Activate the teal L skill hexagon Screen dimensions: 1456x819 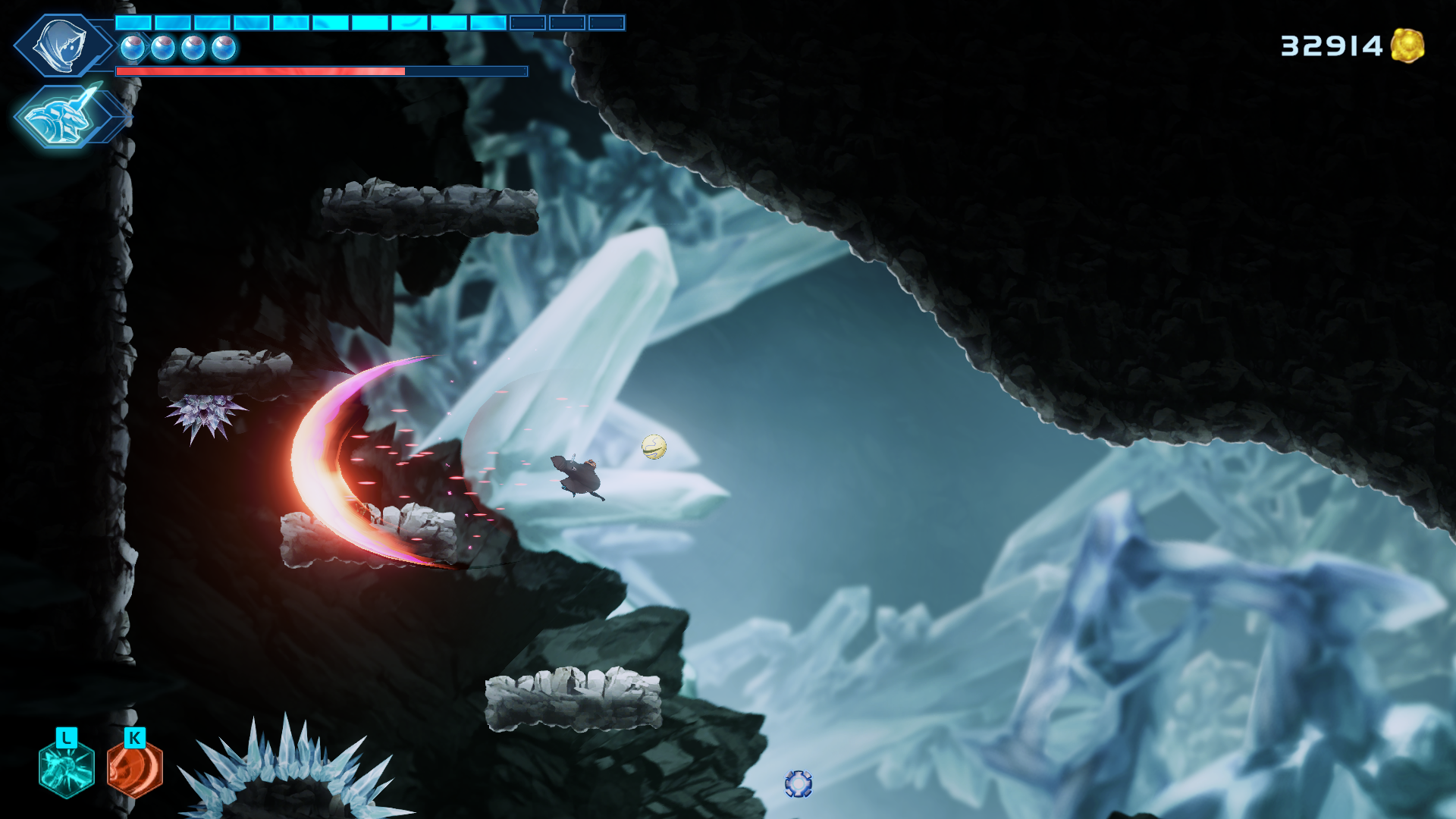pos(65,767)
